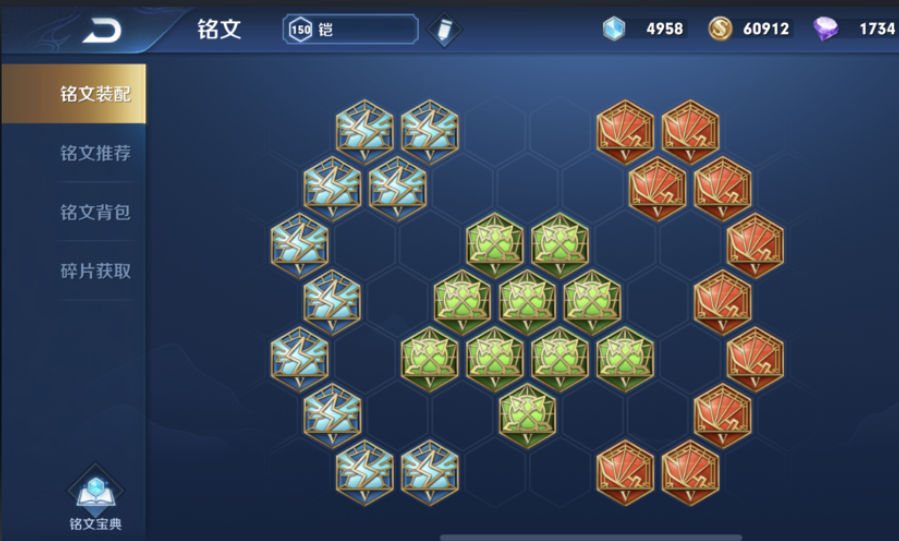Rename the rune page with the pencil icon
899x541 pixels.
443,30
